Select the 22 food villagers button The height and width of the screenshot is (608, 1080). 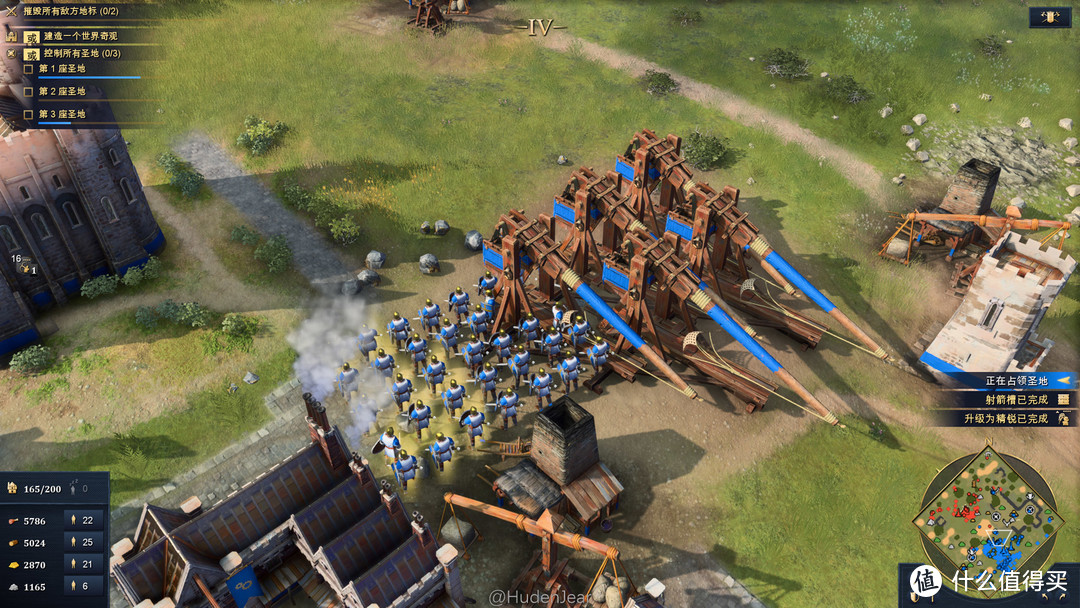tap(80, 520)
